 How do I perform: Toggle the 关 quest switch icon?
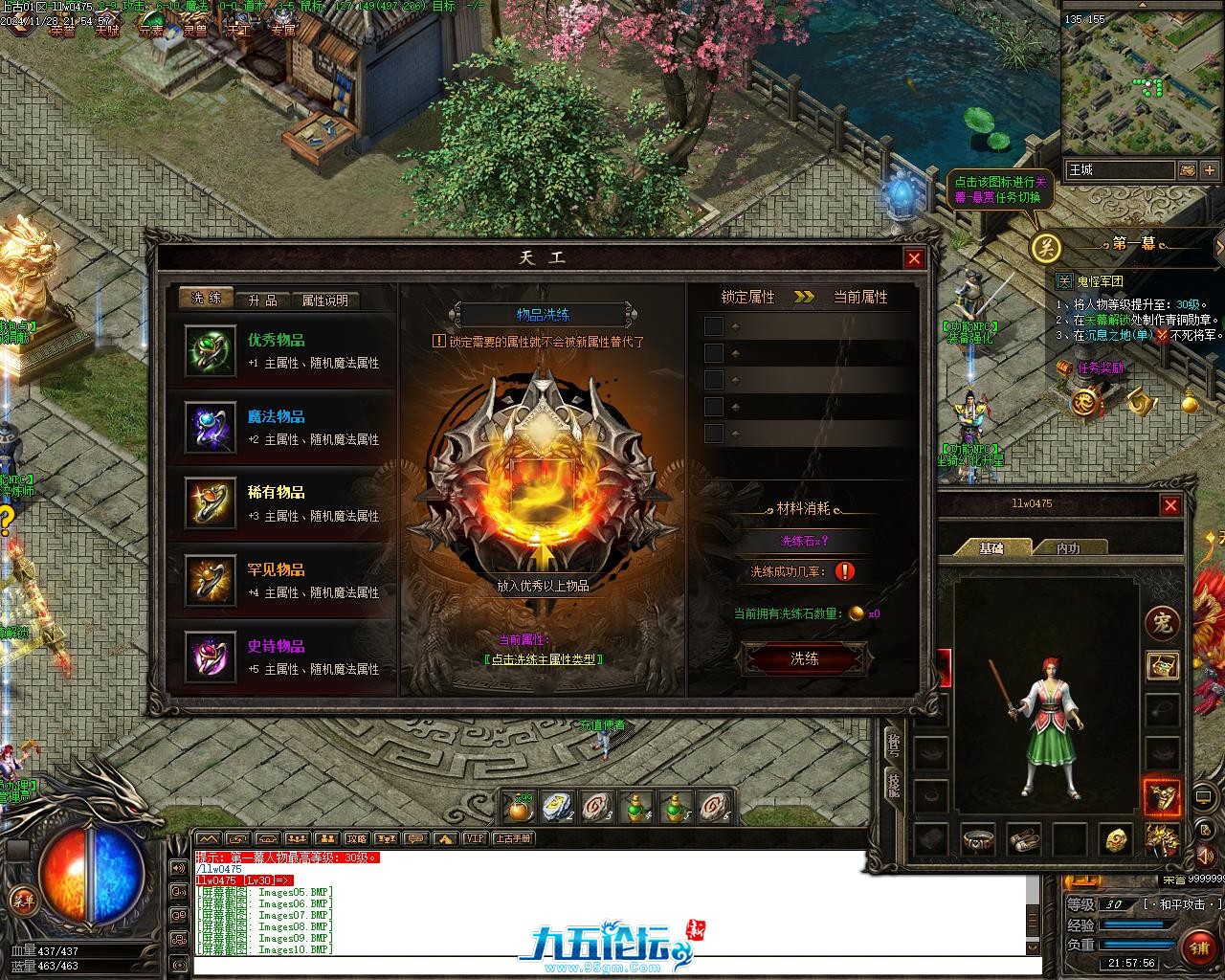click(x=1046, y=248)
